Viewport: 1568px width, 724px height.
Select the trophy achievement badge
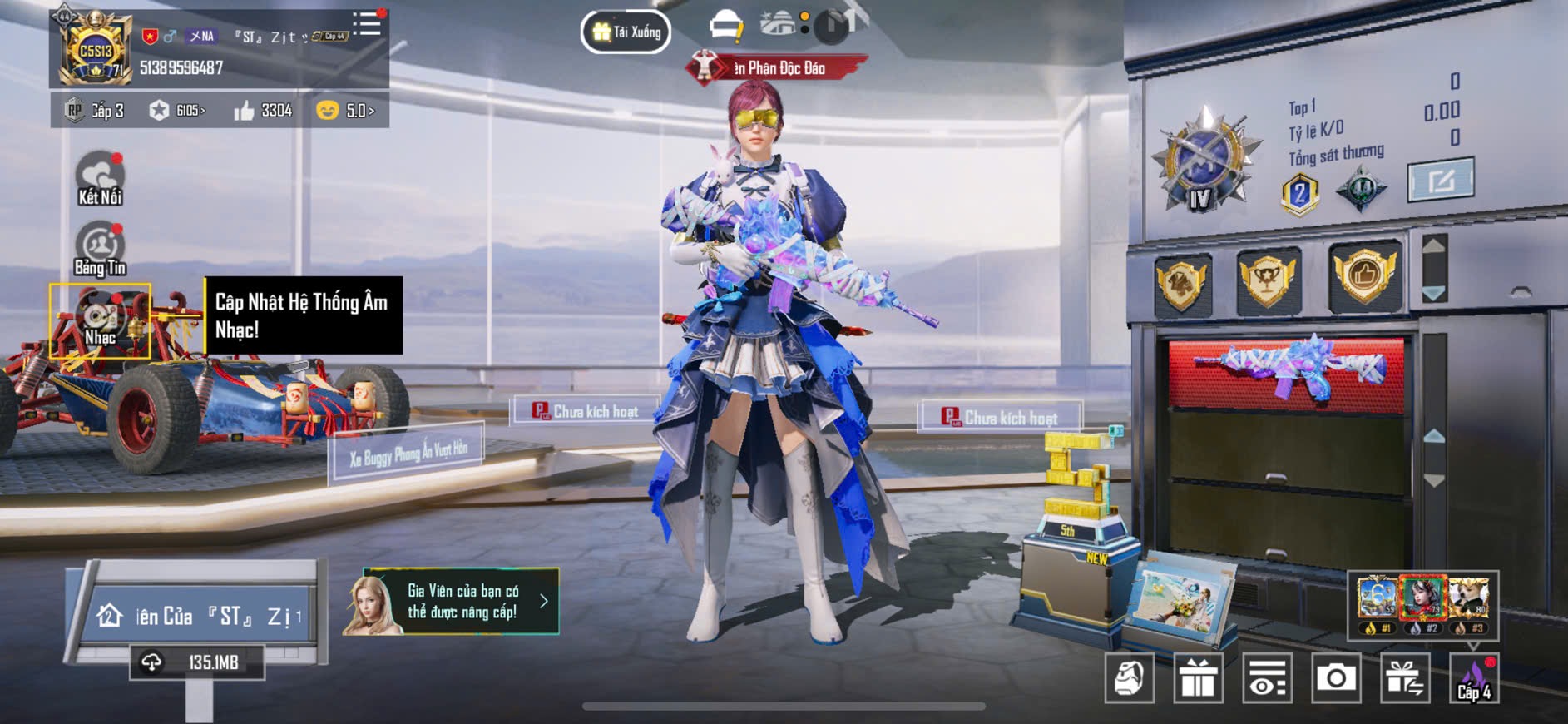click(1268, 280)
